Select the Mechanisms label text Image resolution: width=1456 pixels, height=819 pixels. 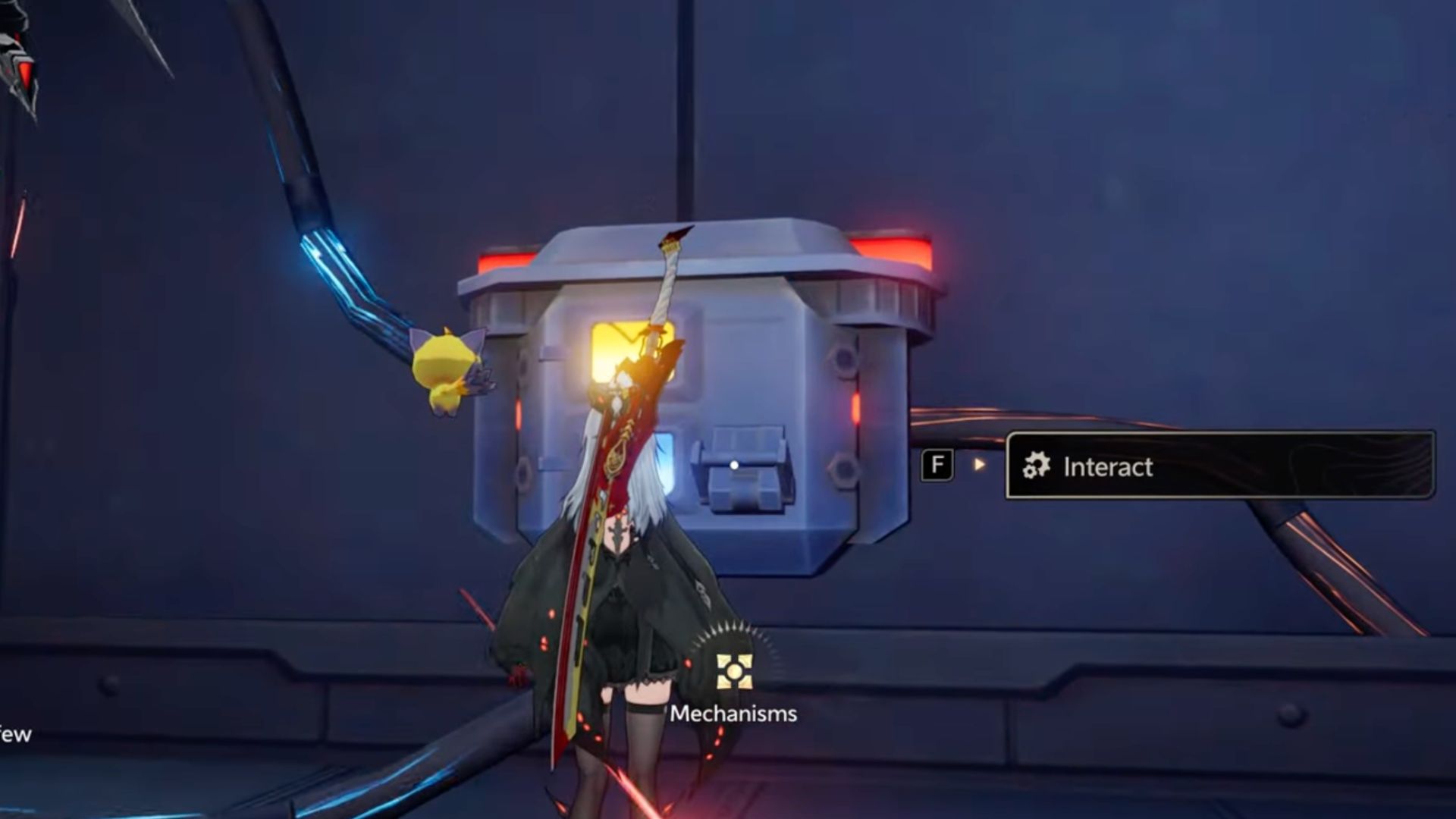click(x=733, y=712)
